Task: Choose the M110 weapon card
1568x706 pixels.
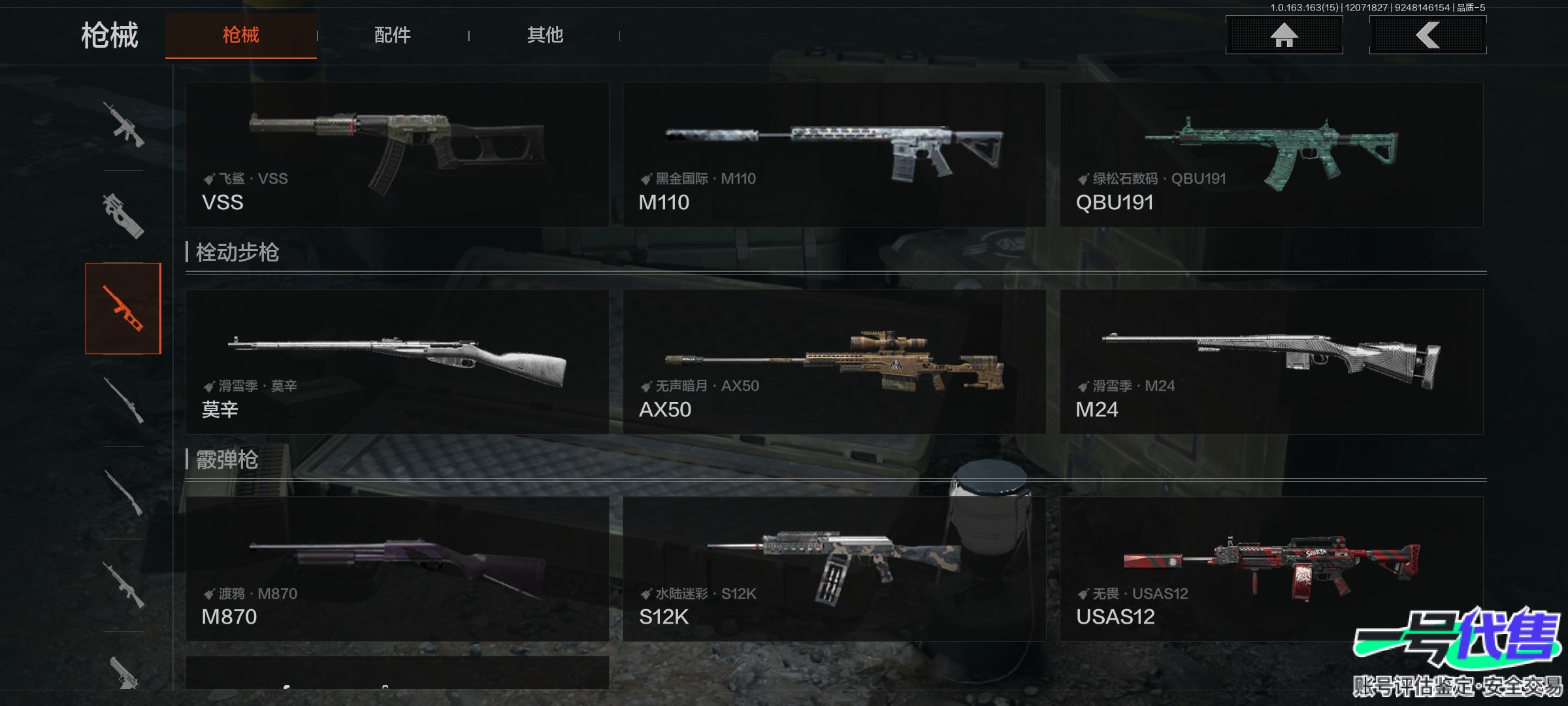Action: (834, 154)
